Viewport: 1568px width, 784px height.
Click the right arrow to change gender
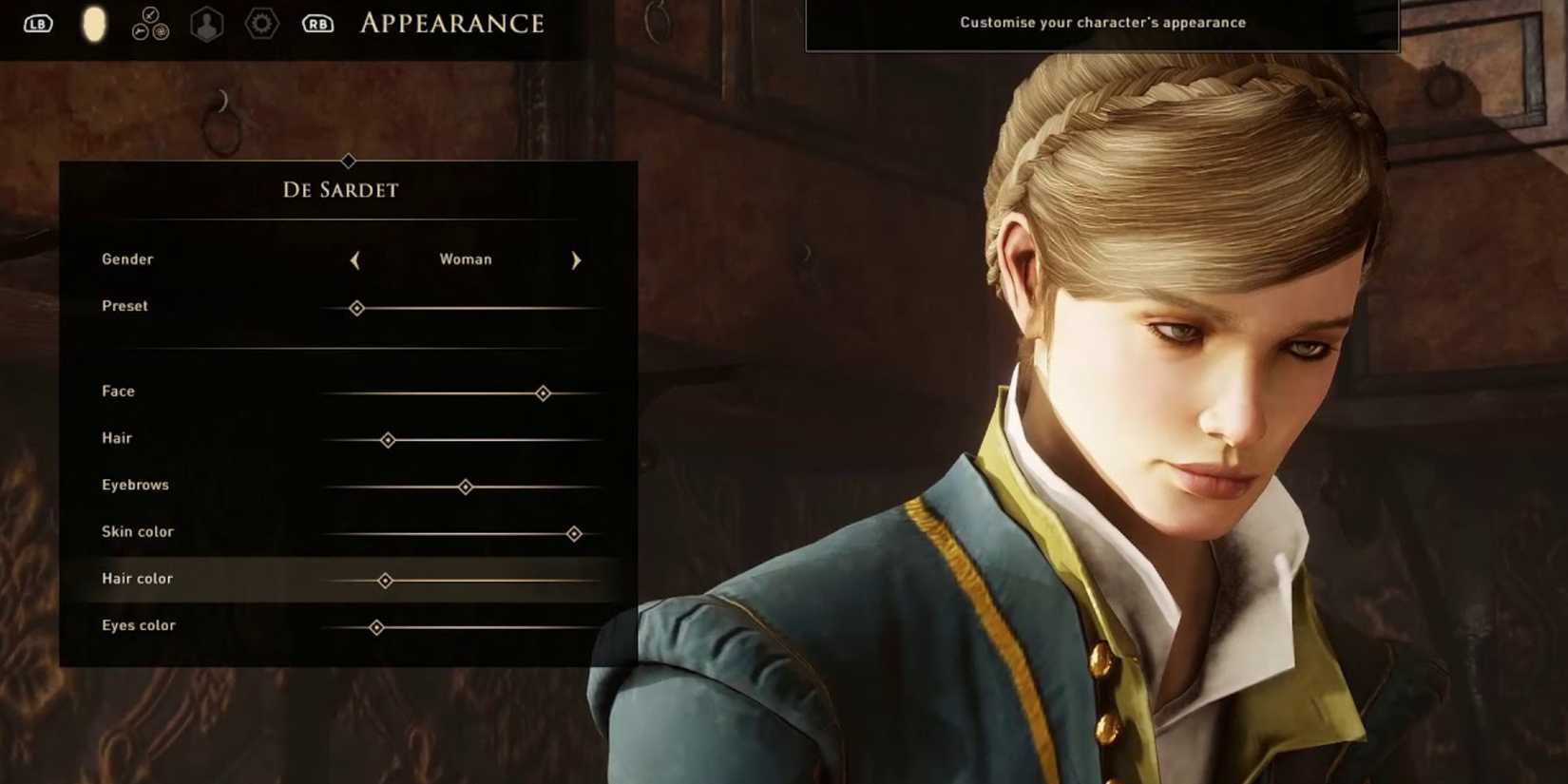click(x=576, y=260)
